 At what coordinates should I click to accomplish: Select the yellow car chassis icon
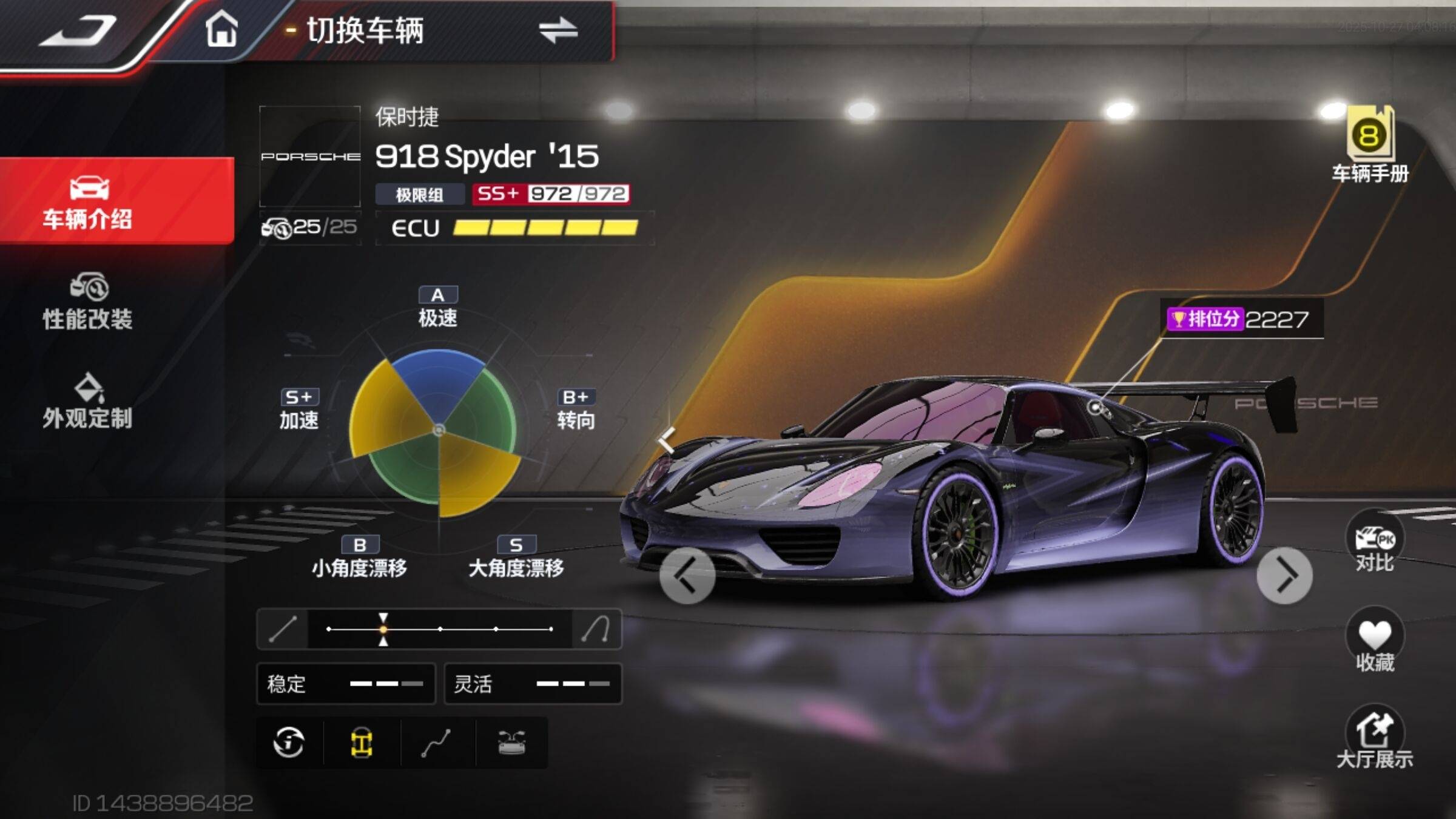click(362, 742)
